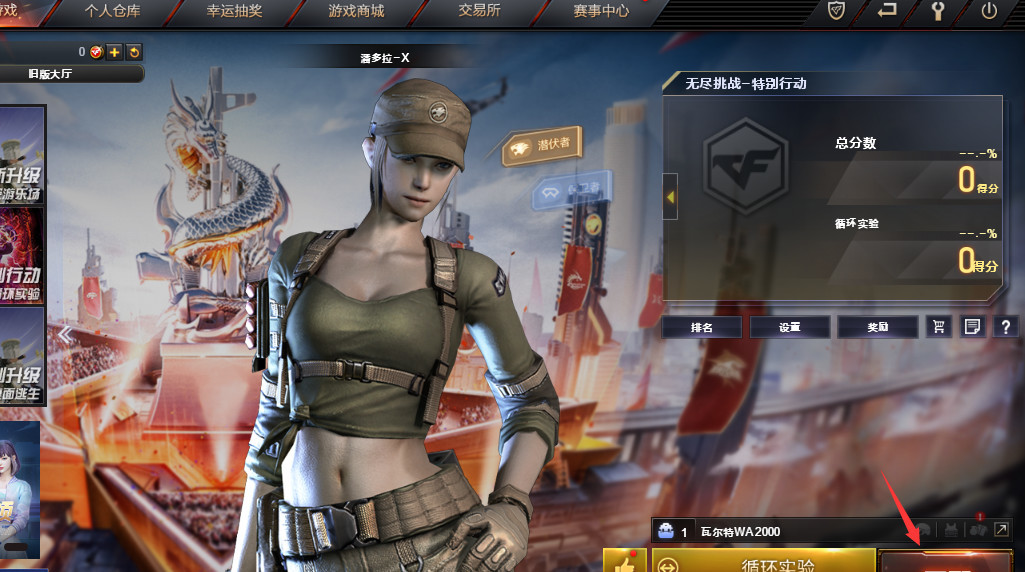Image resolution: width=1025 pixels, height=572 pixels.
Task: Click the power button to exit game
Action: pos(989,11)
